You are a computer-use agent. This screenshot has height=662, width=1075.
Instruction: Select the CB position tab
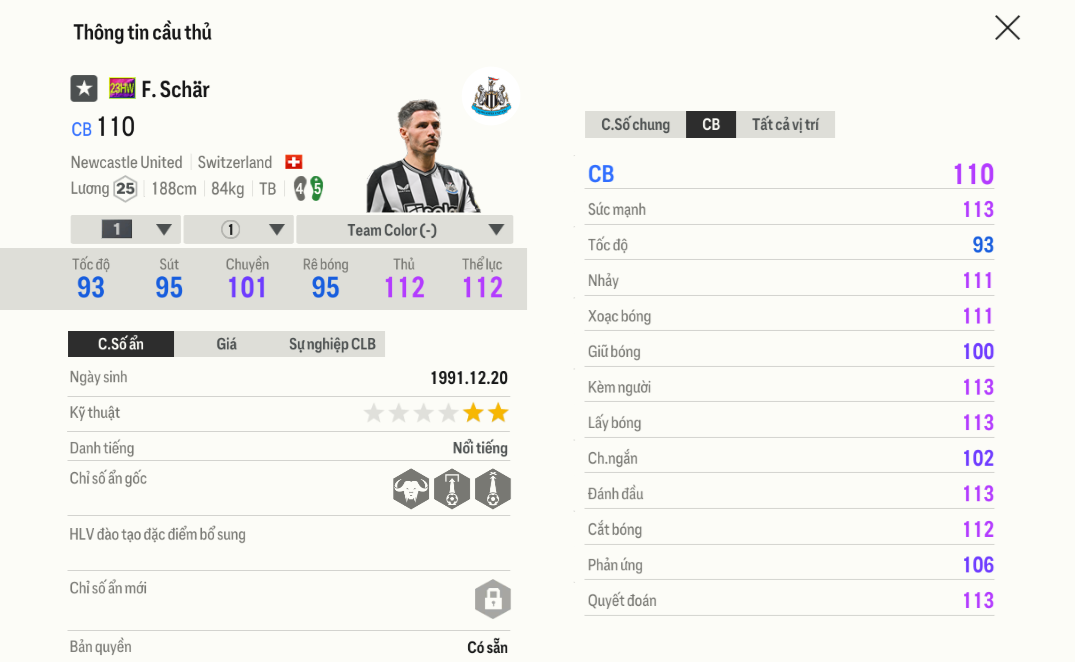(711, 125)
